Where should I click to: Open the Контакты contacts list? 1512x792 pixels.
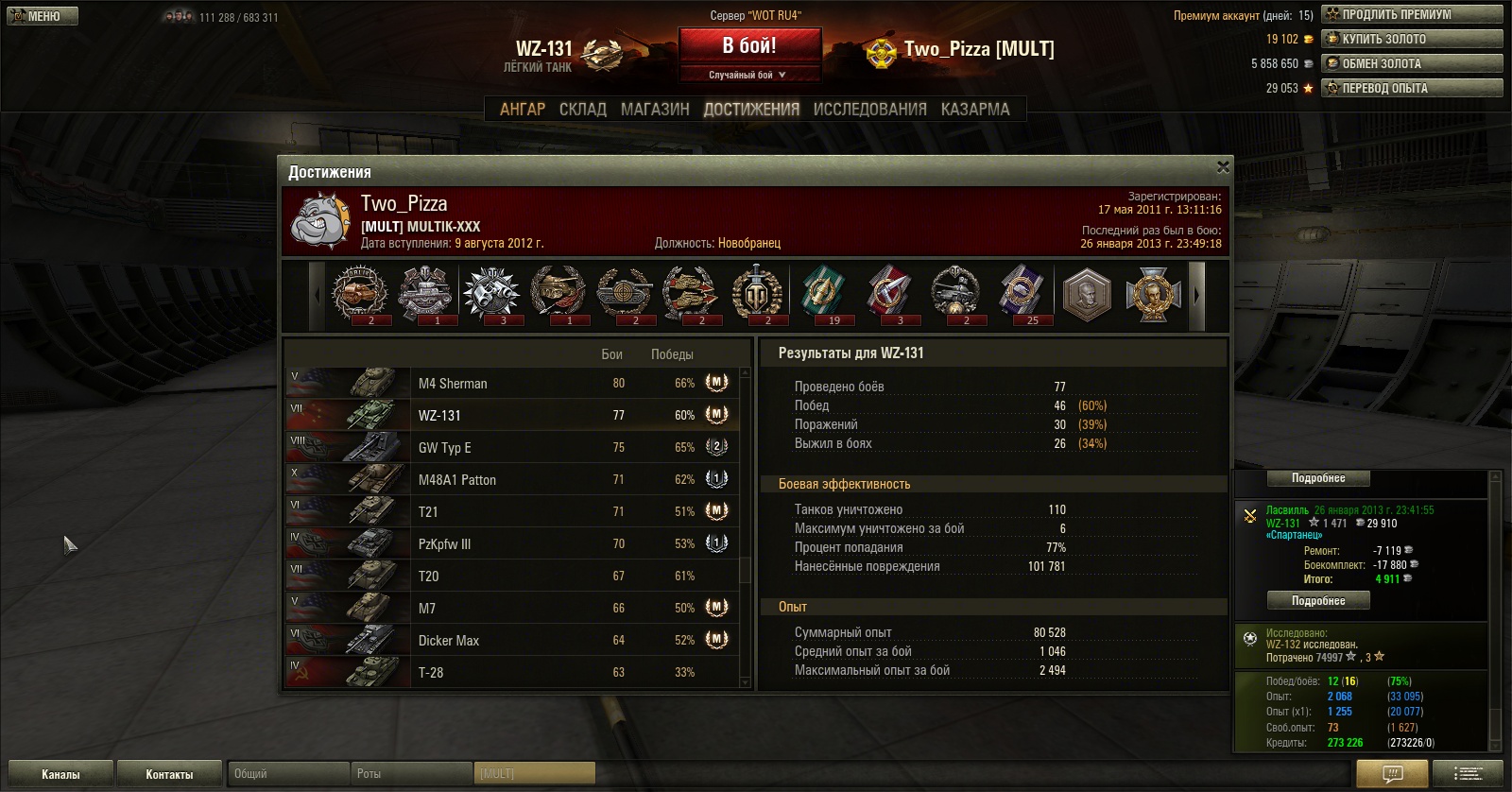(169, 774)
